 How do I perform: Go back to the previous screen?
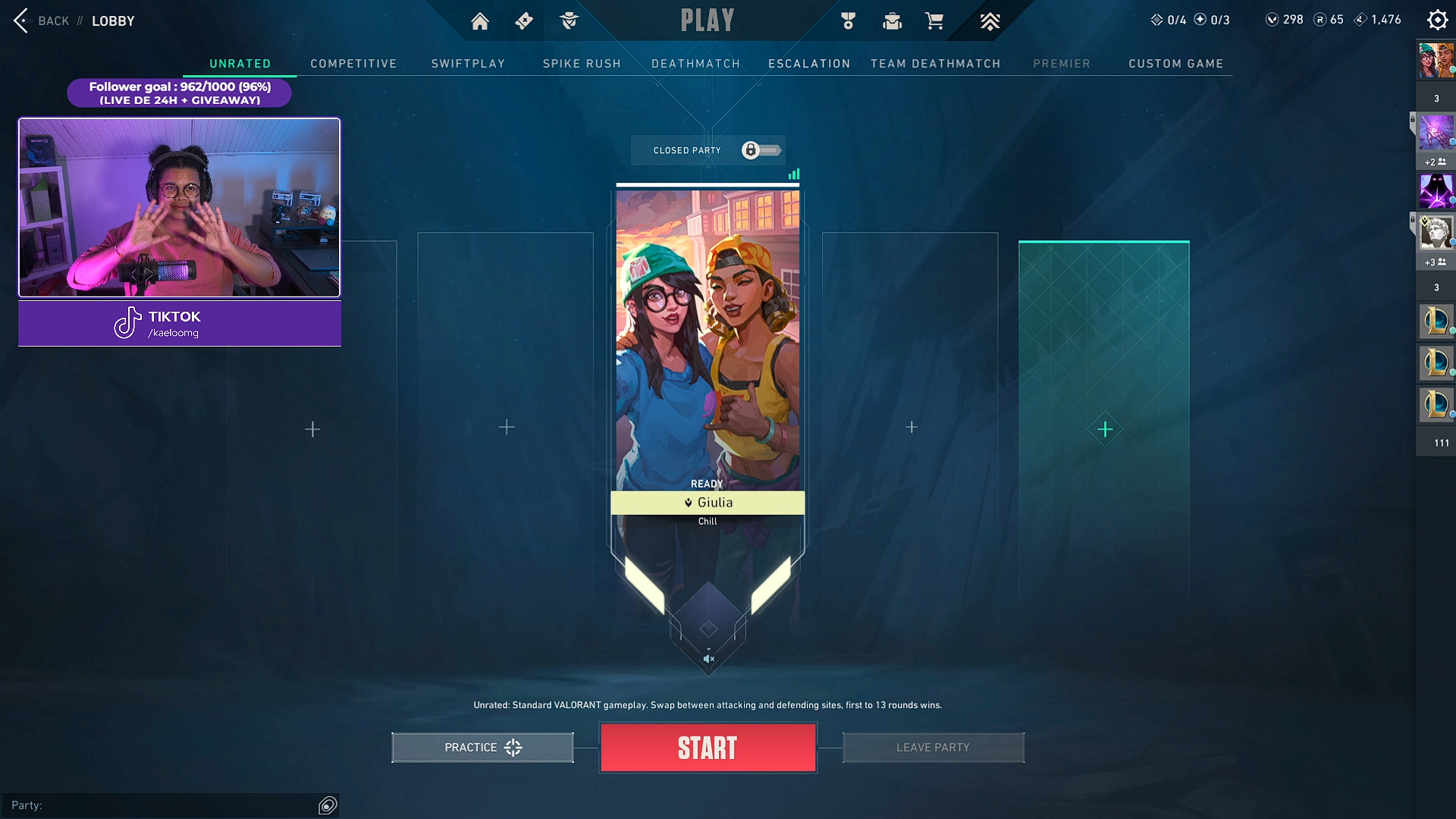click(x=41, y=20)
